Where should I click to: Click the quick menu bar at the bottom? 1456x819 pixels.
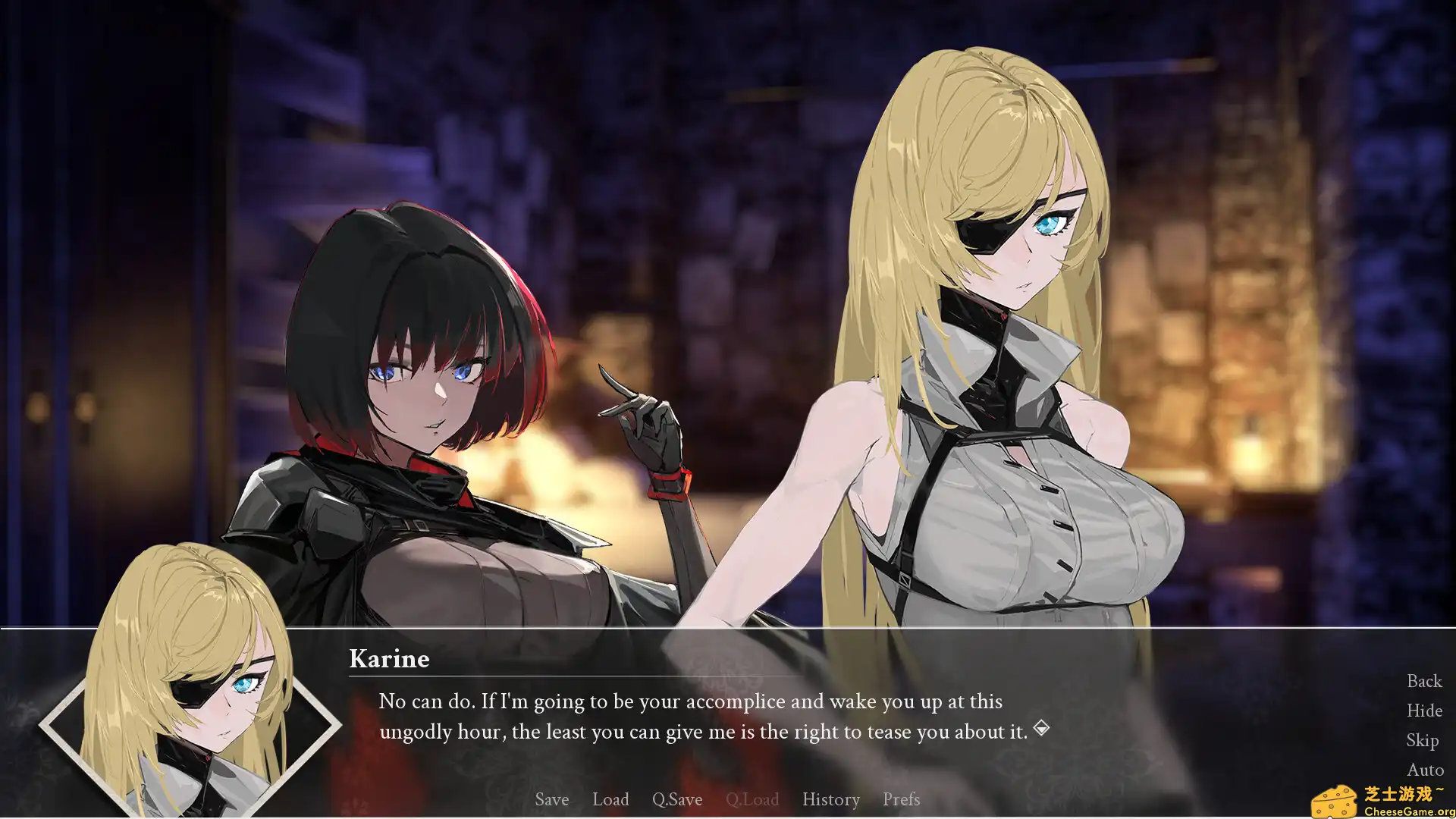click(x=728, y=799)
